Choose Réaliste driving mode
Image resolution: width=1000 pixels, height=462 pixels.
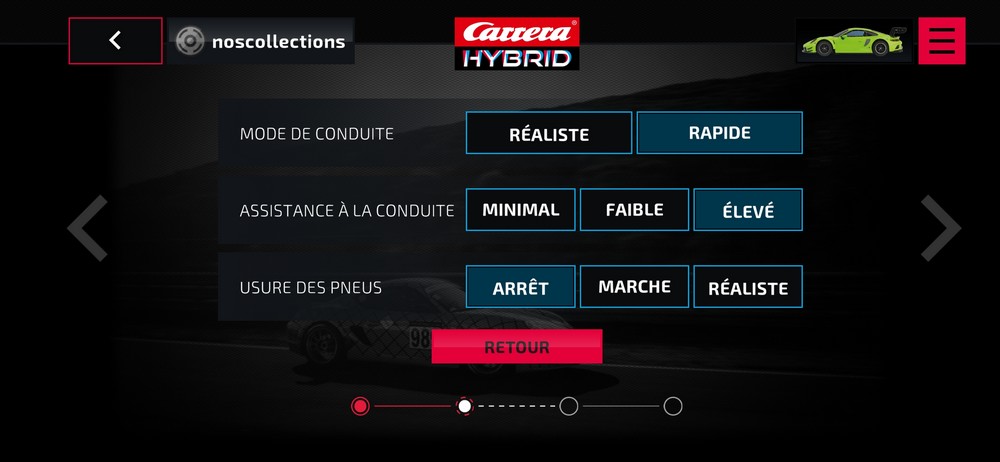click(549, 133)
